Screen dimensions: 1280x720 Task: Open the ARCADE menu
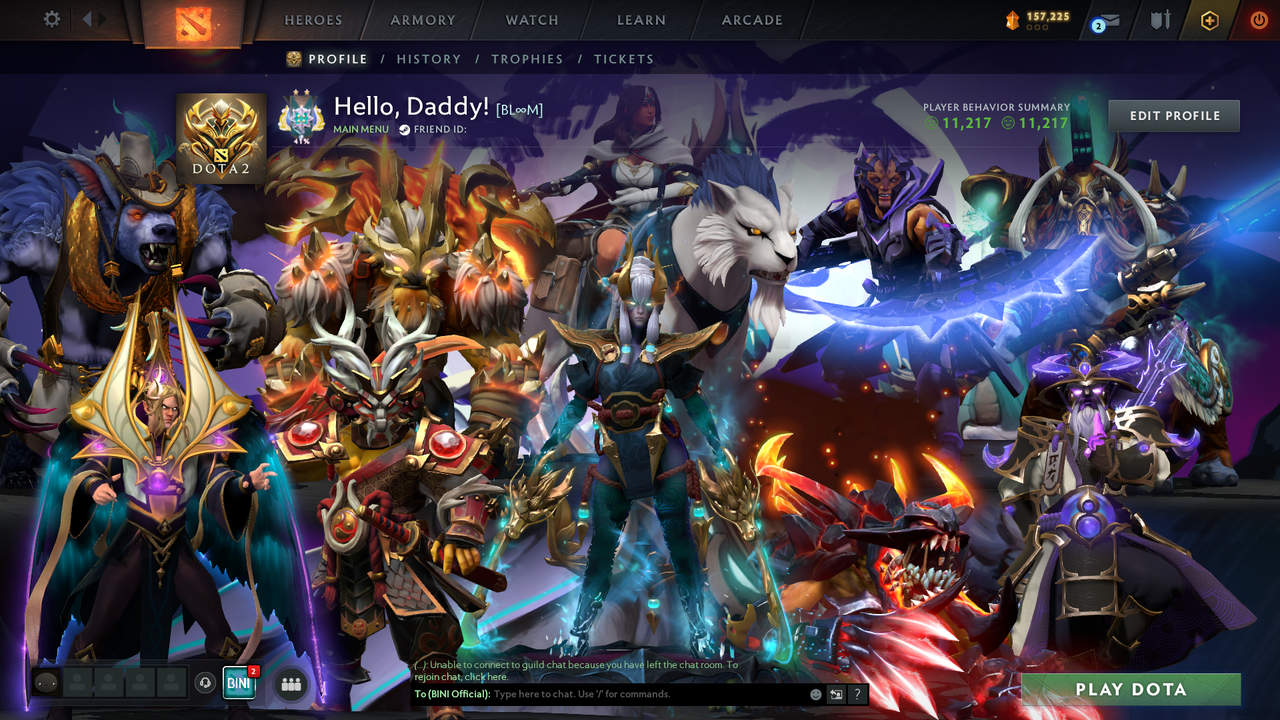751,19
